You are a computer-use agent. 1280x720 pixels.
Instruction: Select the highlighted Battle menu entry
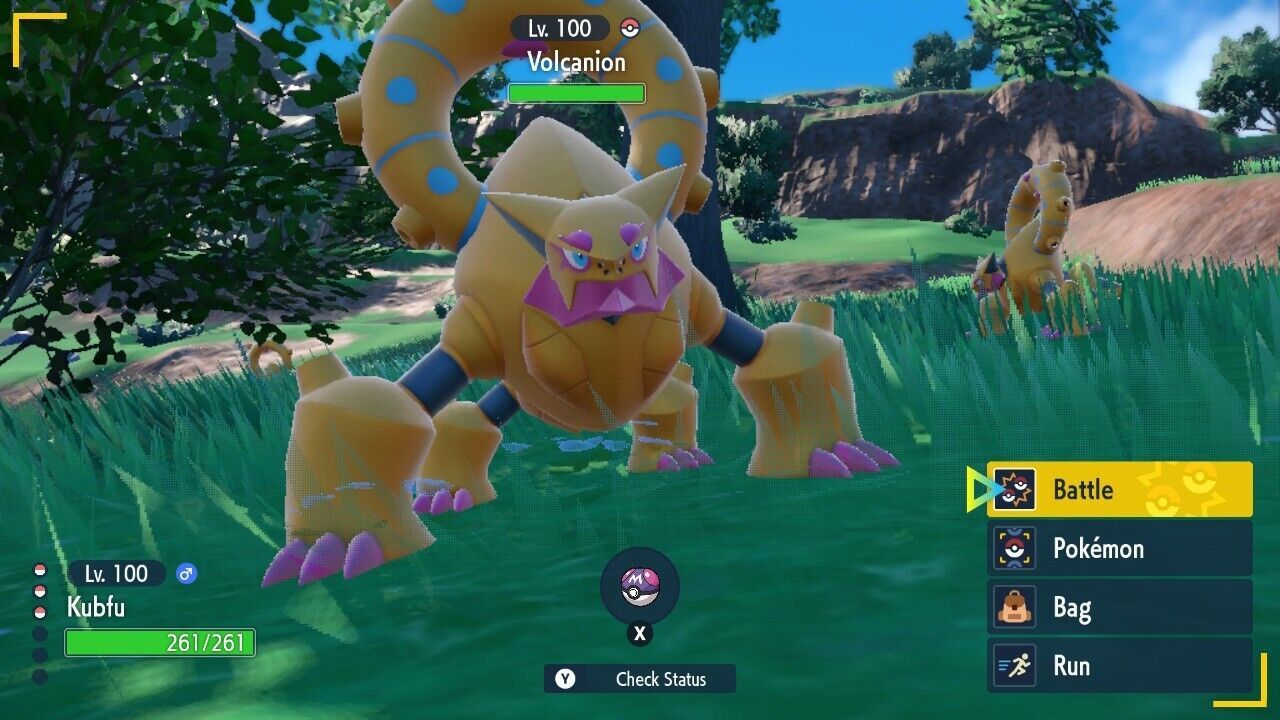(1085, 490)
